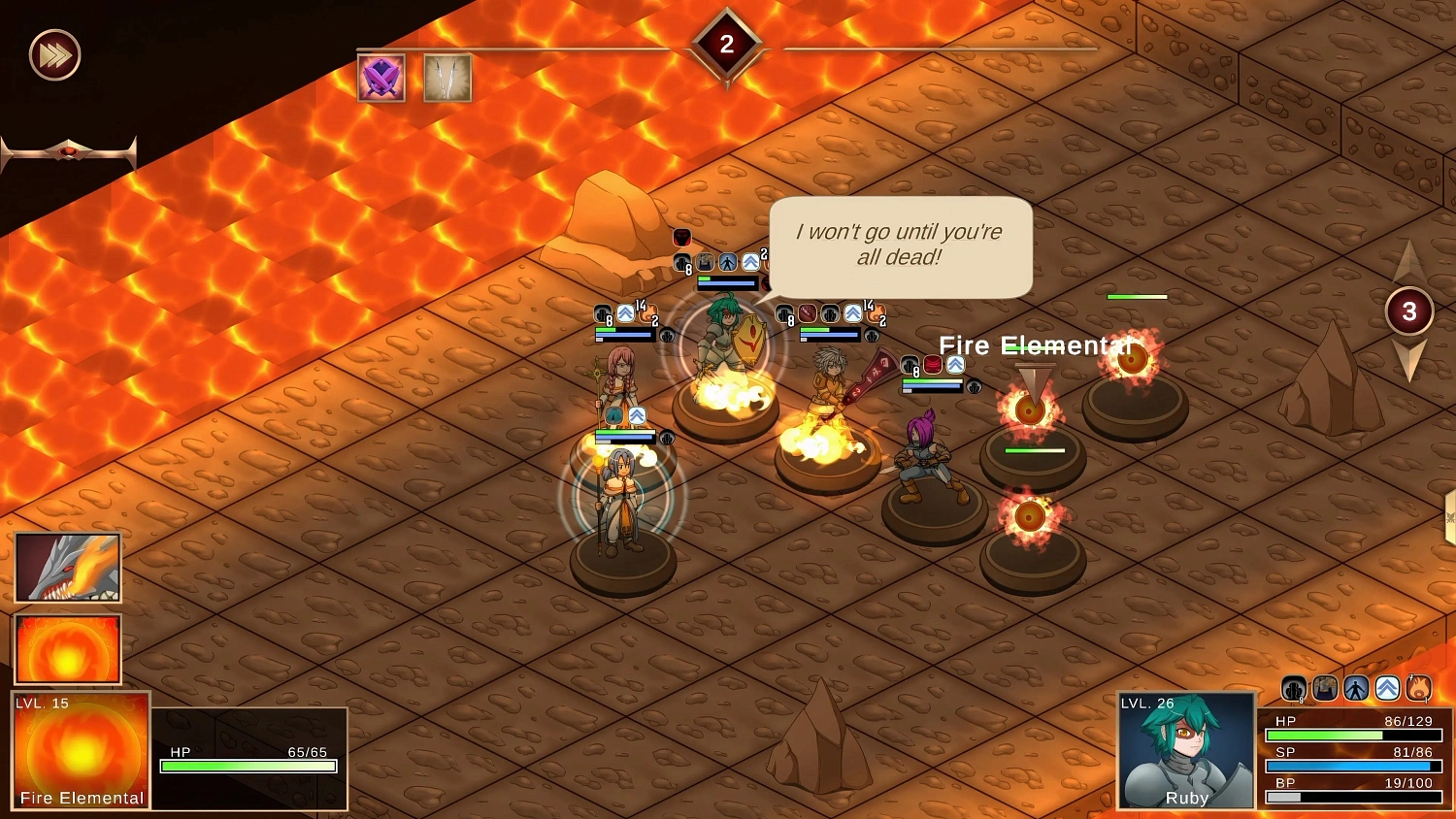
Task: Select the Fire Elemental name label
Action: 1036,345
